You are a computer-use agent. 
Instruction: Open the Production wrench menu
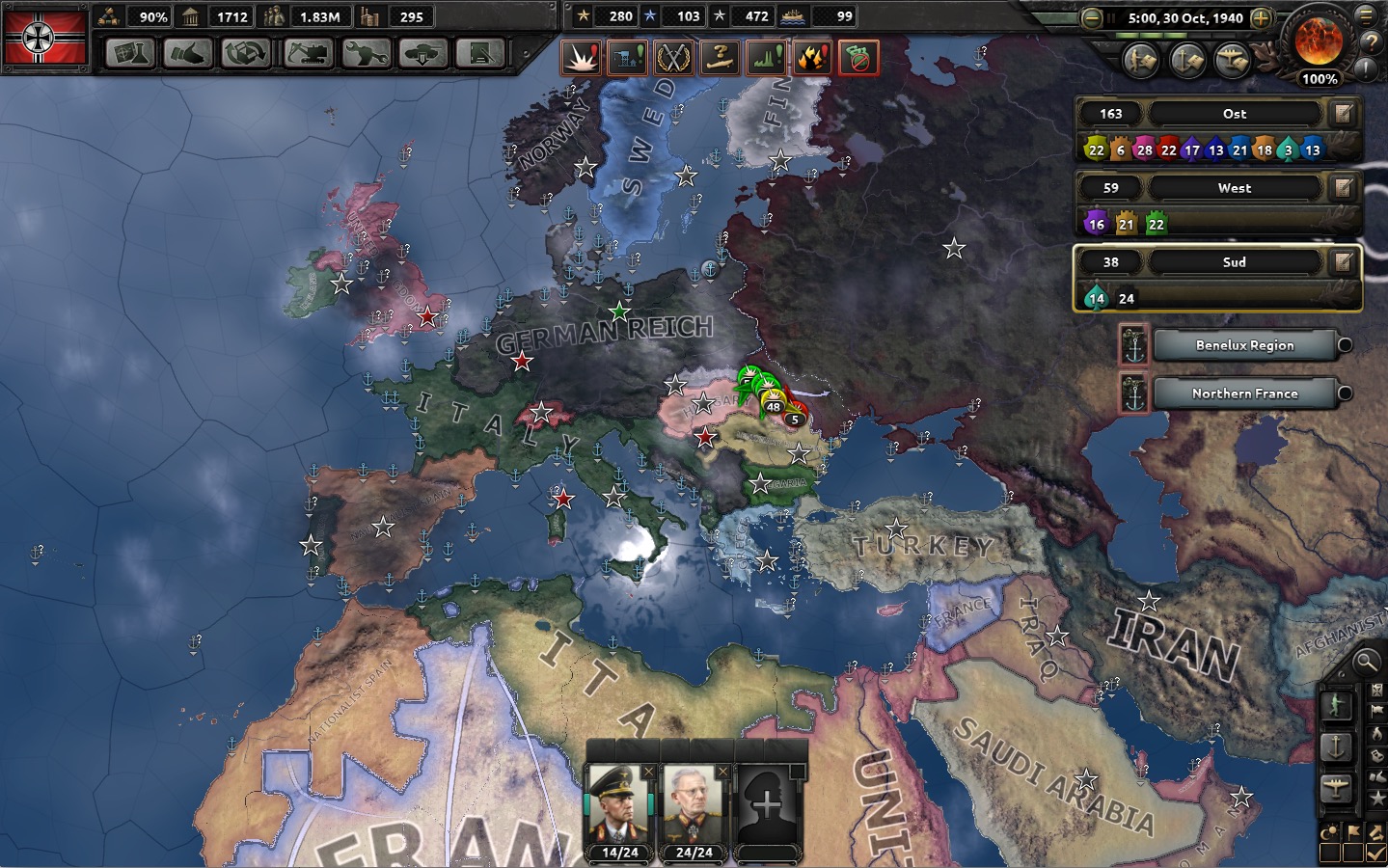point(366,53)
